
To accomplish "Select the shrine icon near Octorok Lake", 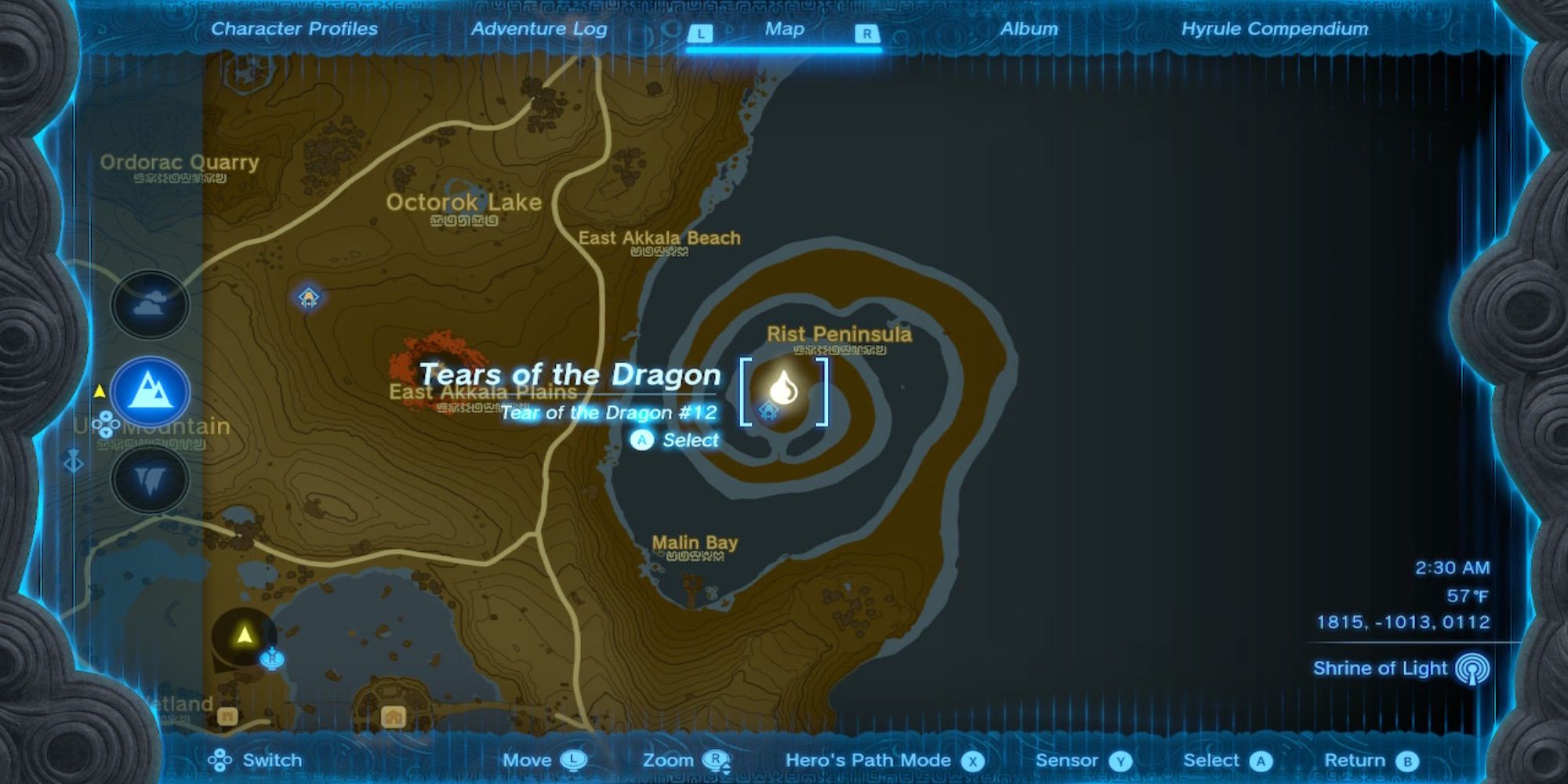I will (309, 298).
